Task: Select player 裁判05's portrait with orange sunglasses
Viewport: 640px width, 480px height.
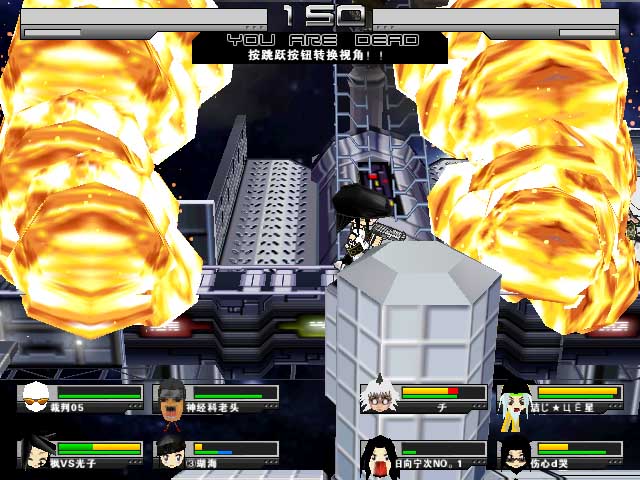Action: click(x=35, y=398)
